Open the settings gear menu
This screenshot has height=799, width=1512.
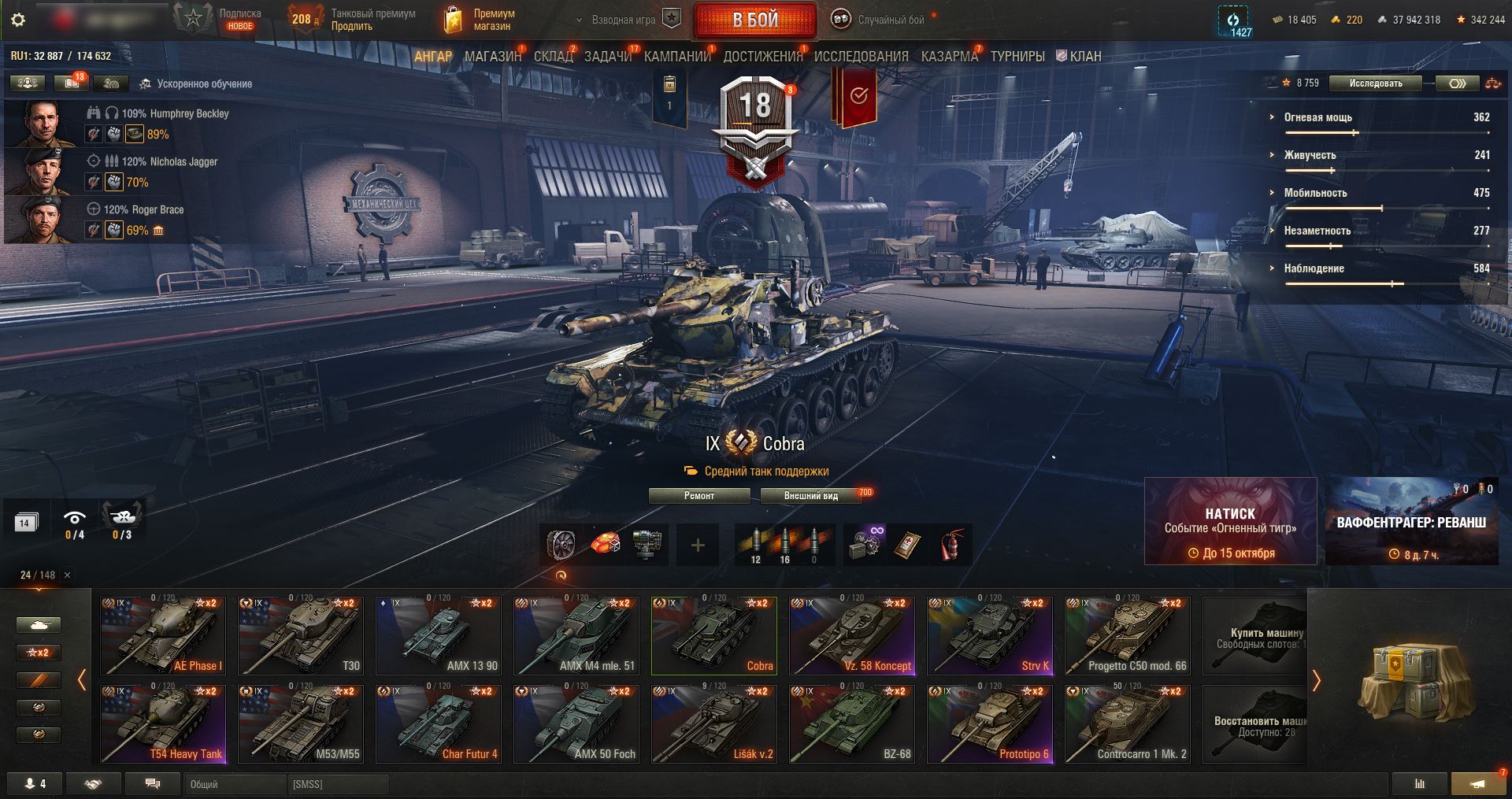coord(18,20)
